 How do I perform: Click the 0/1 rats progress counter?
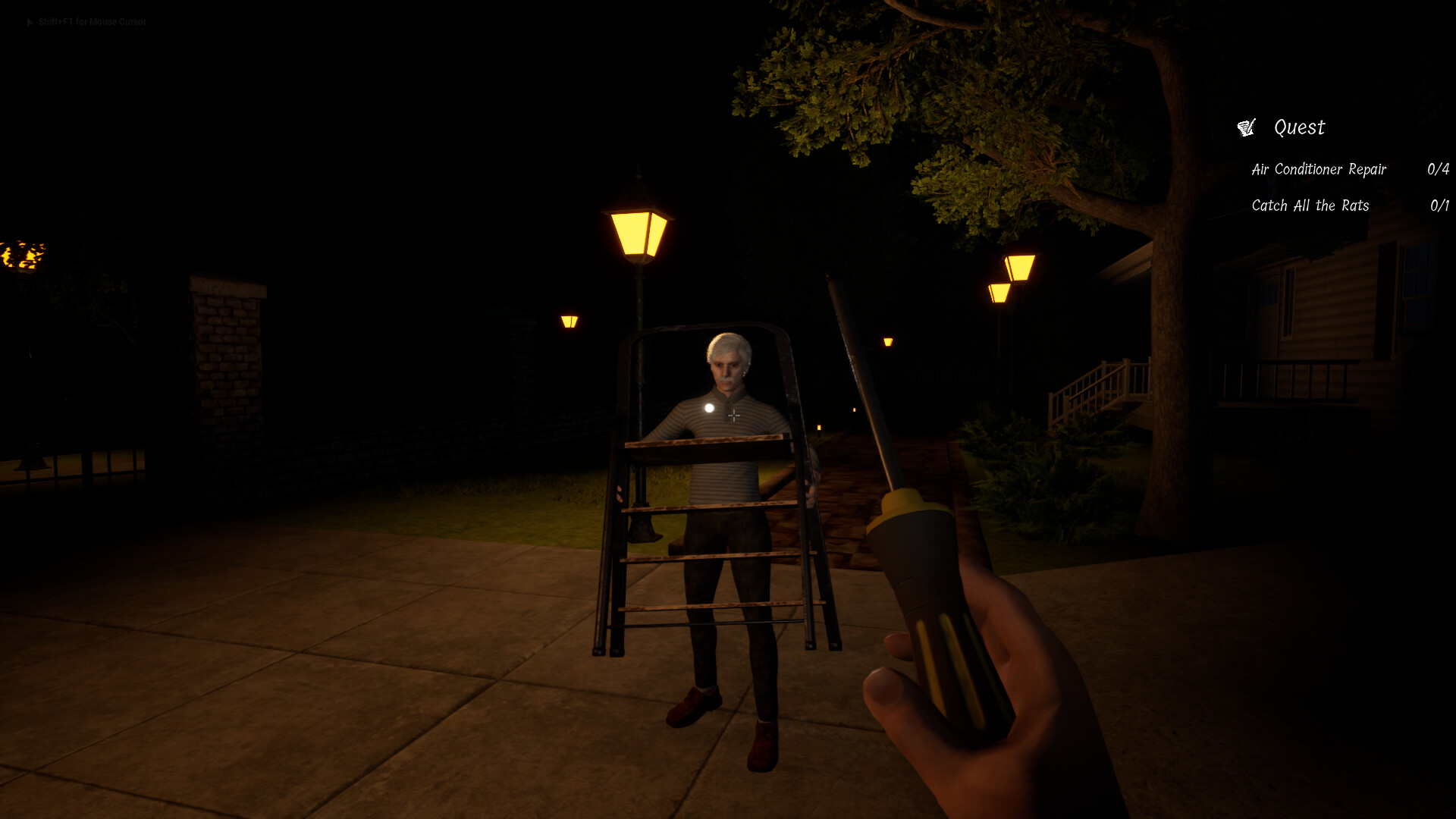(1440, 206)
